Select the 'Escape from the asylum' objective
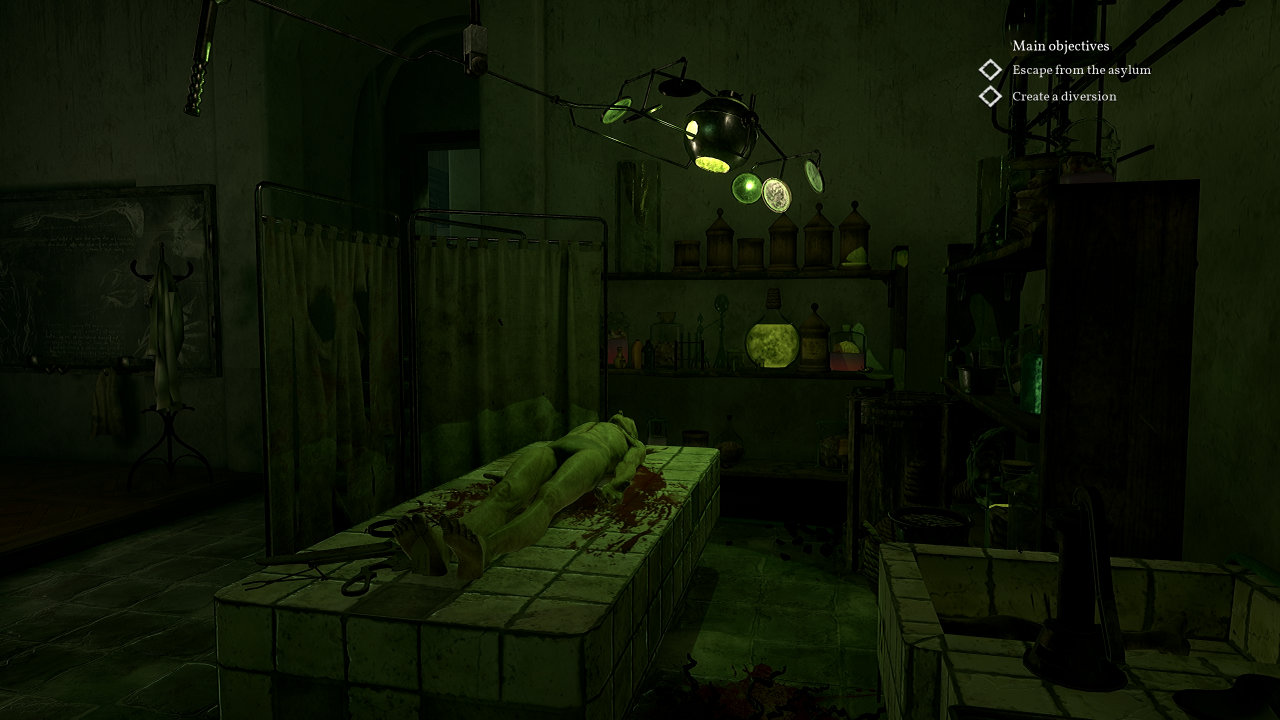Screen dimensions: 1280x720 click(1080, 70)
